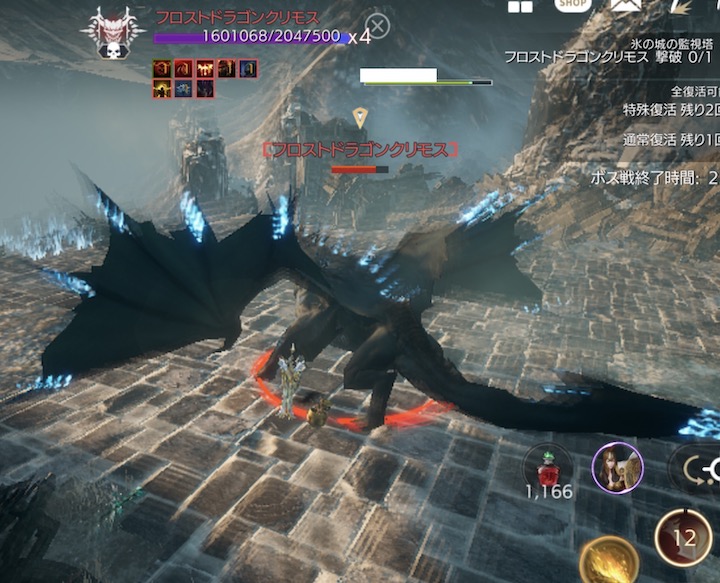The width and height of the screenshot is (720, 583).
Task: Tap the red skill showing cooldown 12
Action: point(683,538)
